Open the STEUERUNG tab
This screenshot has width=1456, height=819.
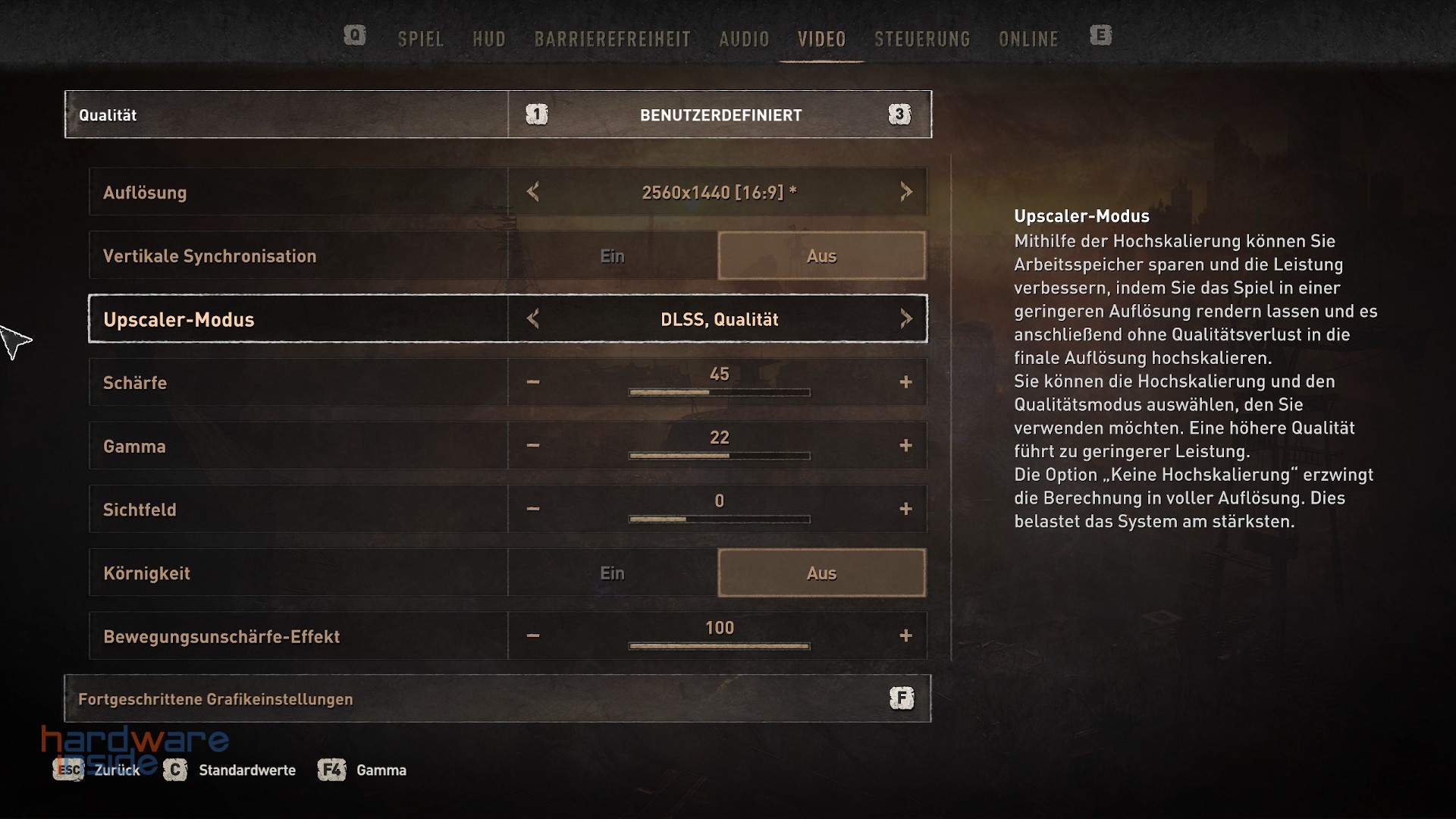[x=922, y=39]
